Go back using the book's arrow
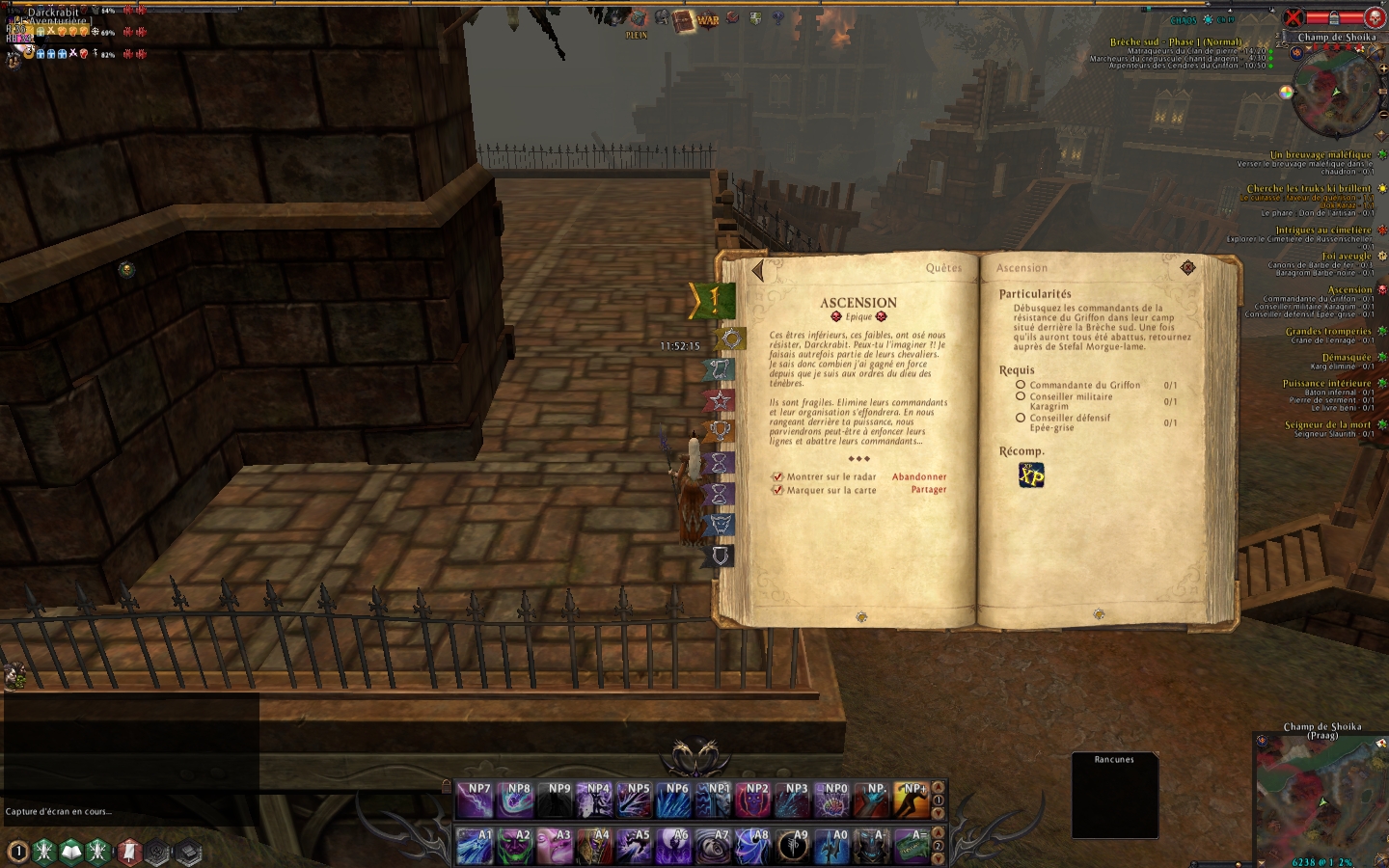Image resolution: width=1389 pixels, height=868 pixels. [758, 271]
